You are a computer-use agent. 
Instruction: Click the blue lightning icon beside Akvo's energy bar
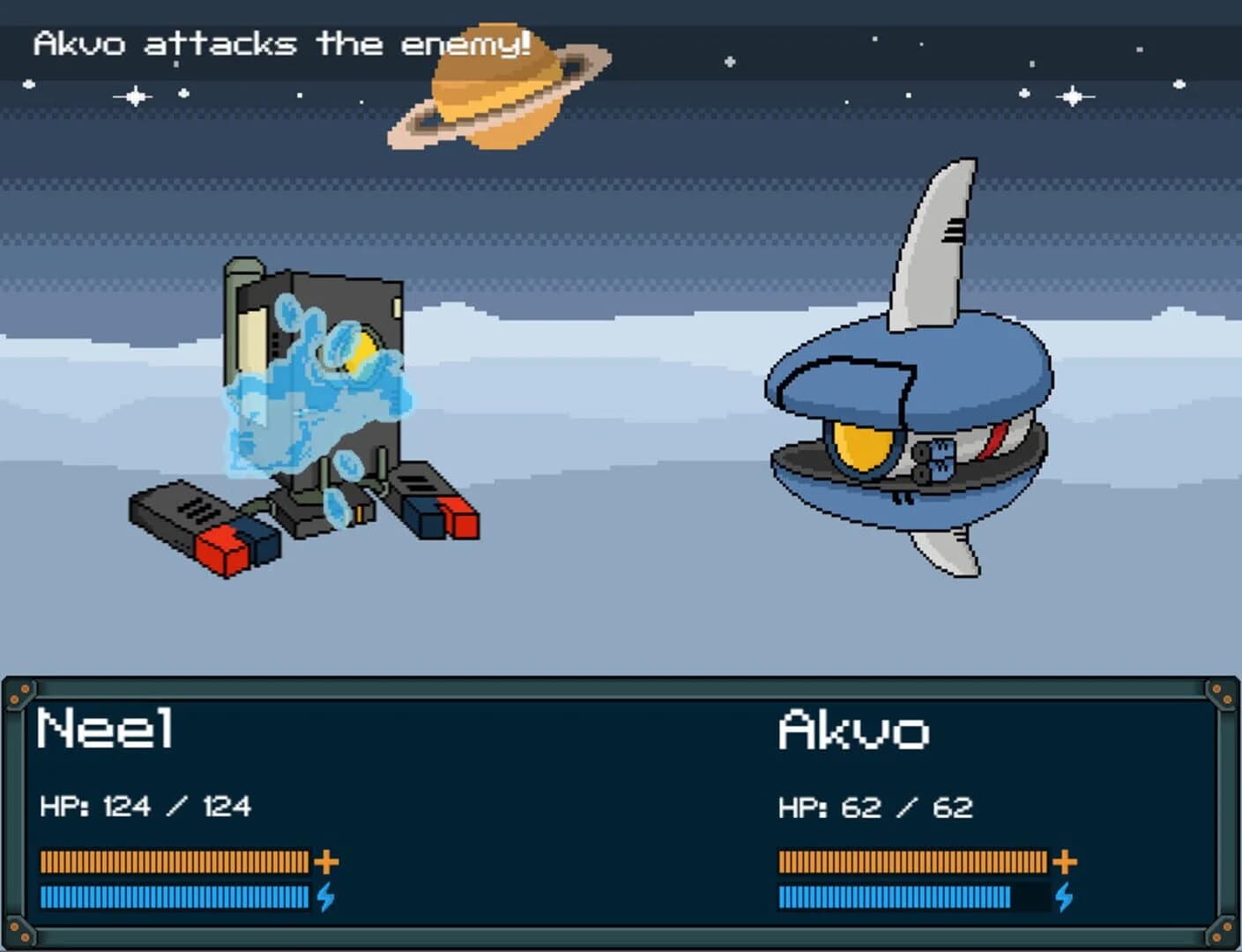tap(1064, 896)
